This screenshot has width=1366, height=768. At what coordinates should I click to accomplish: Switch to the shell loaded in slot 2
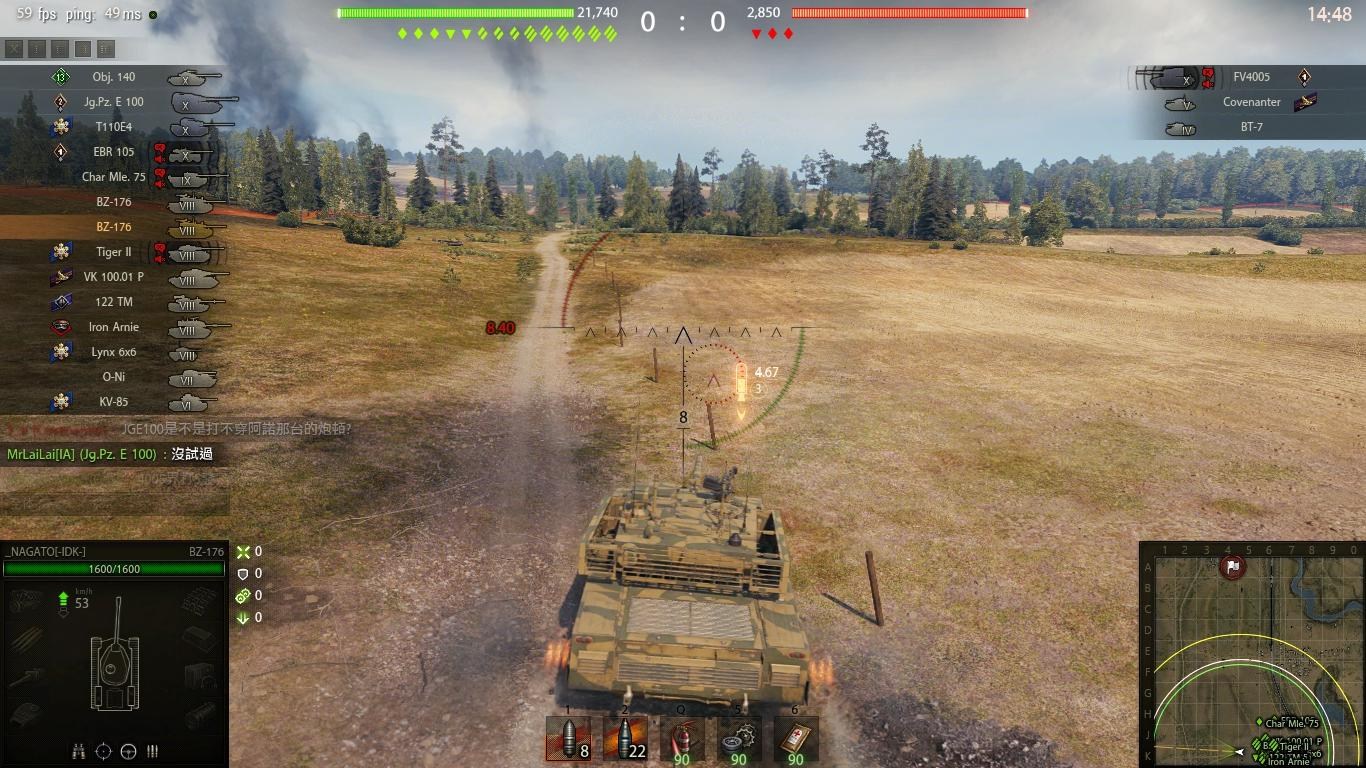[x=625, y=740]
